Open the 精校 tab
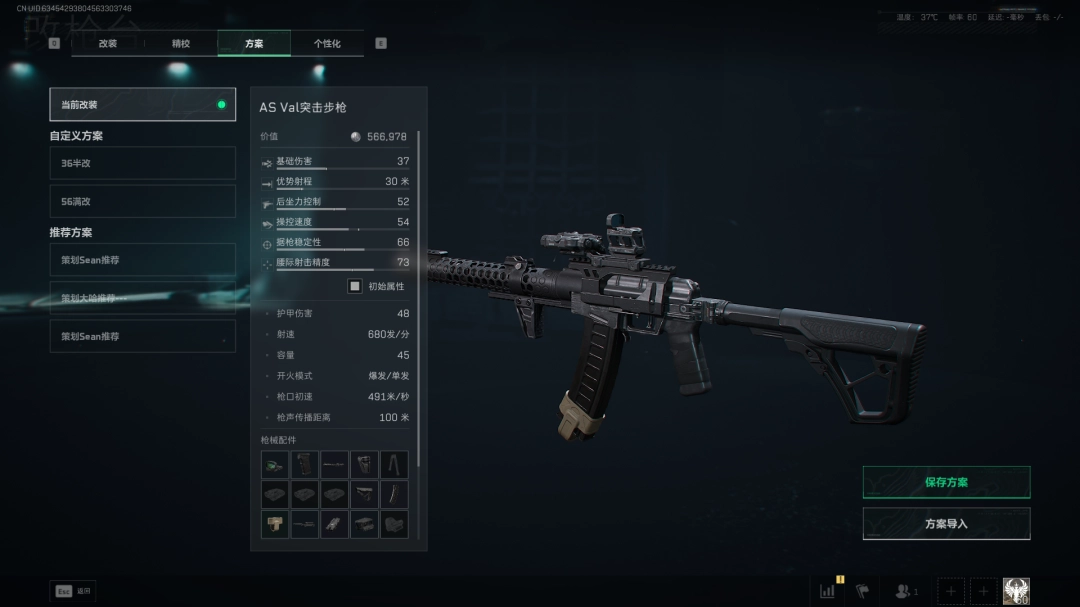1080x607 pixels. tap(181, 43)
